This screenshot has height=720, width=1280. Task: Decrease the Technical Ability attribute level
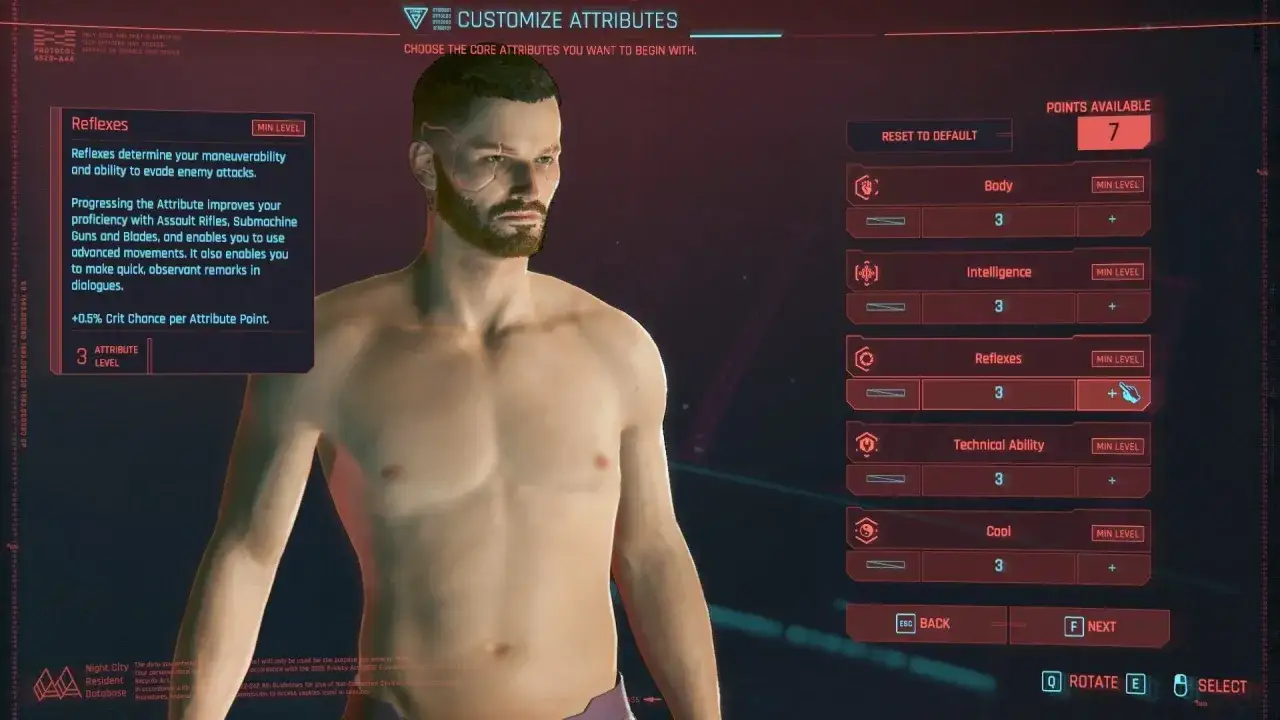(x=883, y=479)
